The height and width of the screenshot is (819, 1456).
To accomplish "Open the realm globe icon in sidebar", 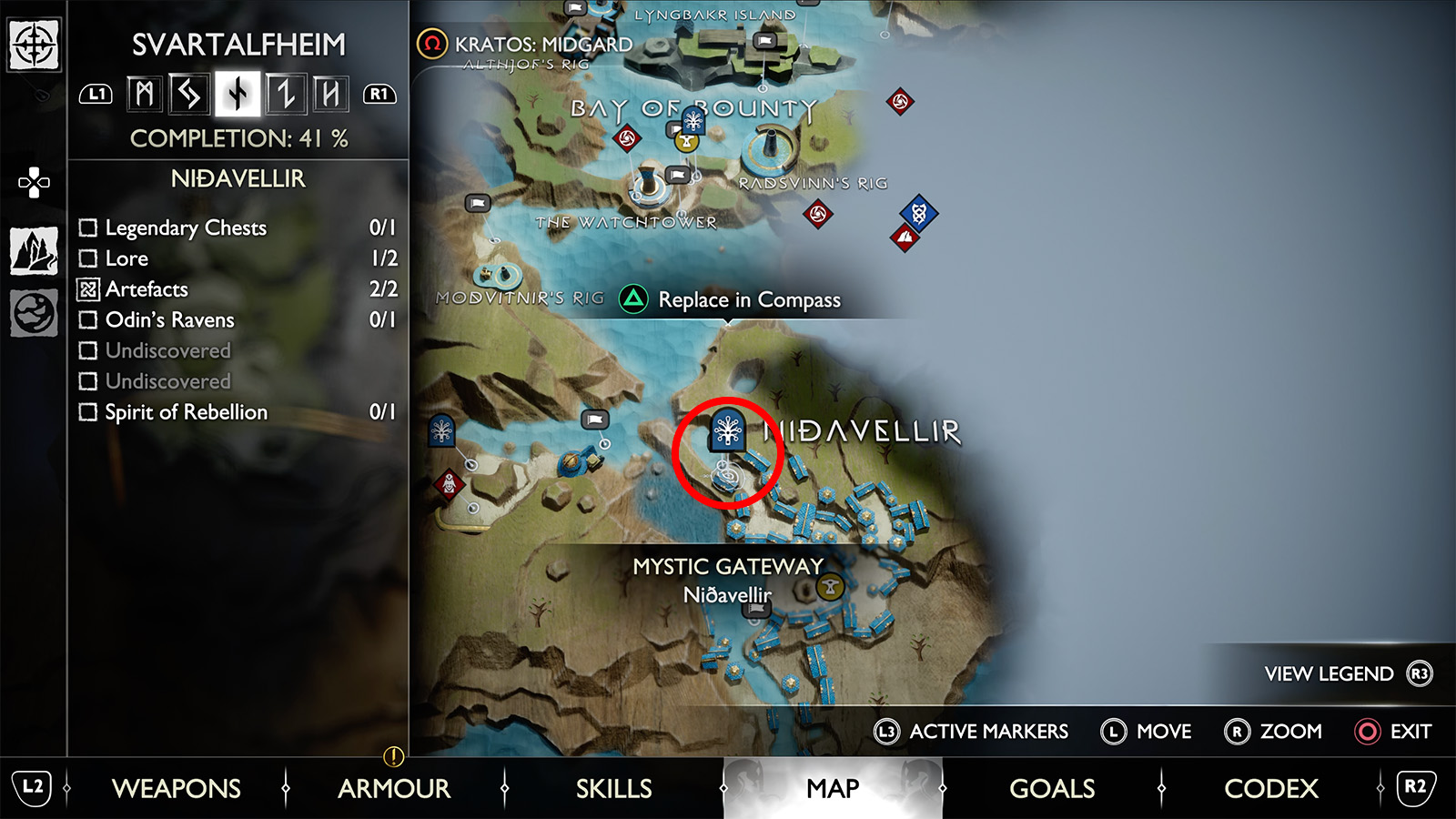I will click(34, 313).
